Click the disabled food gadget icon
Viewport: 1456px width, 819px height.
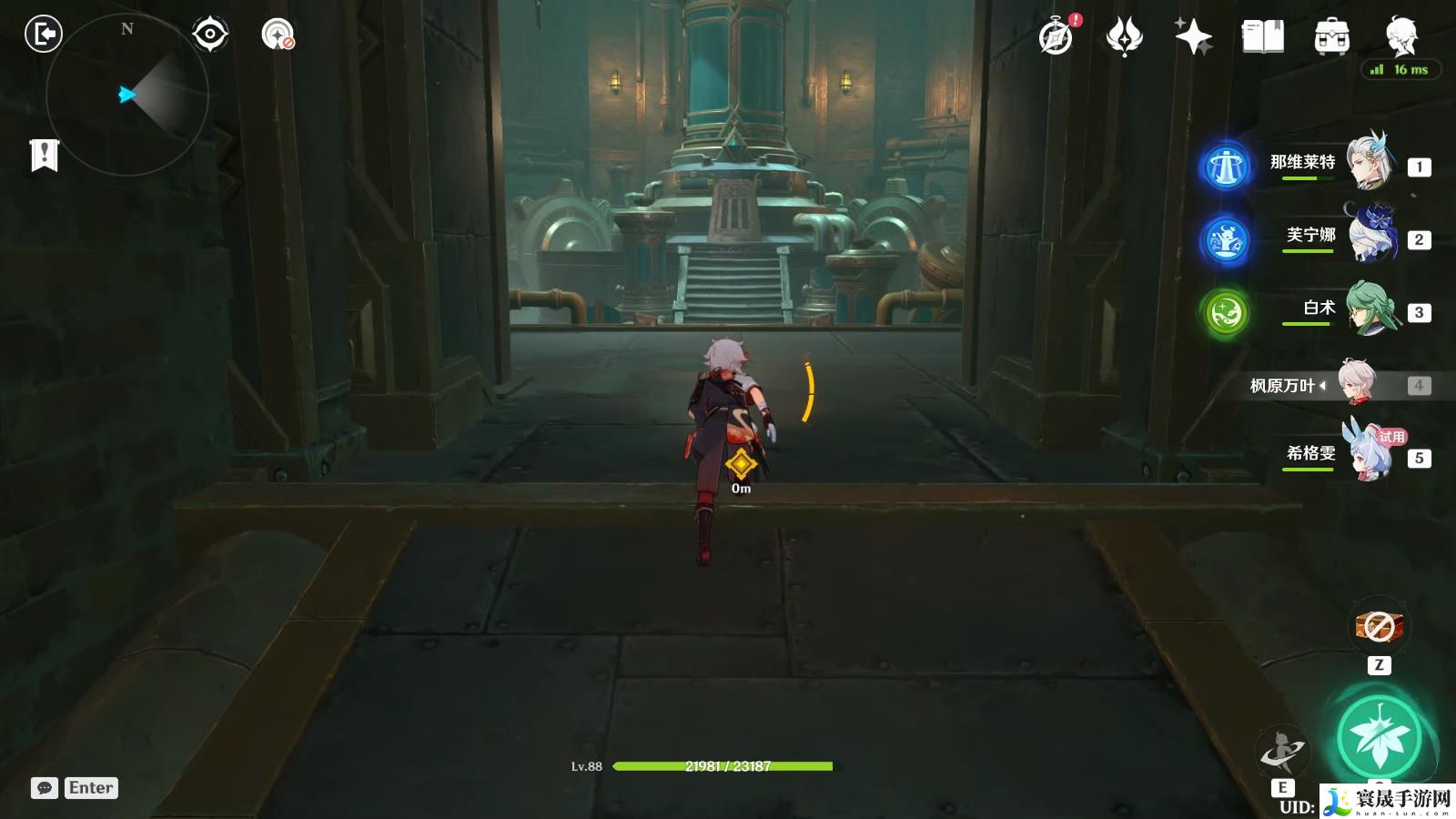(1380, 627)
